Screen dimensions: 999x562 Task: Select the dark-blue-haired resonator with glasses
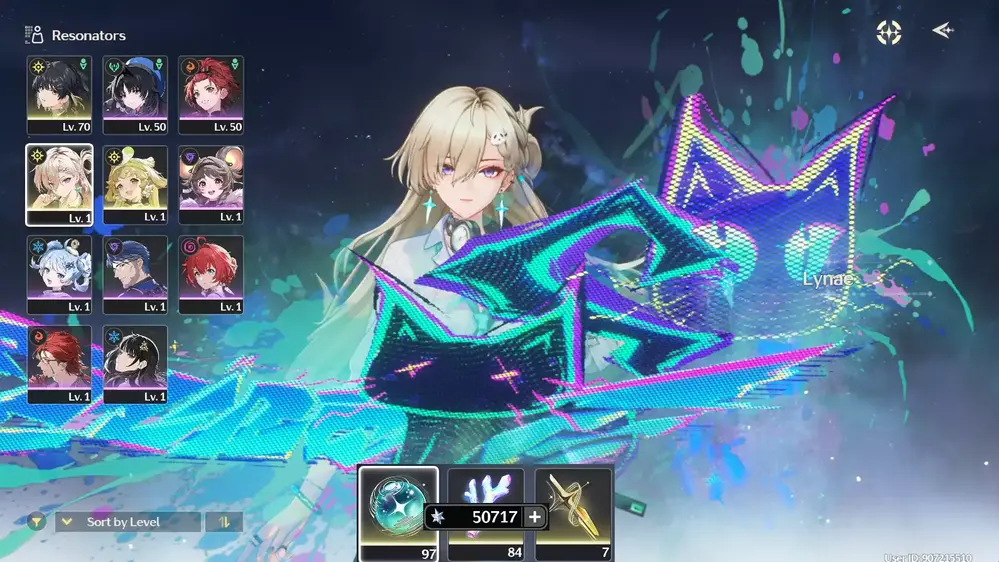coord(135,274)
